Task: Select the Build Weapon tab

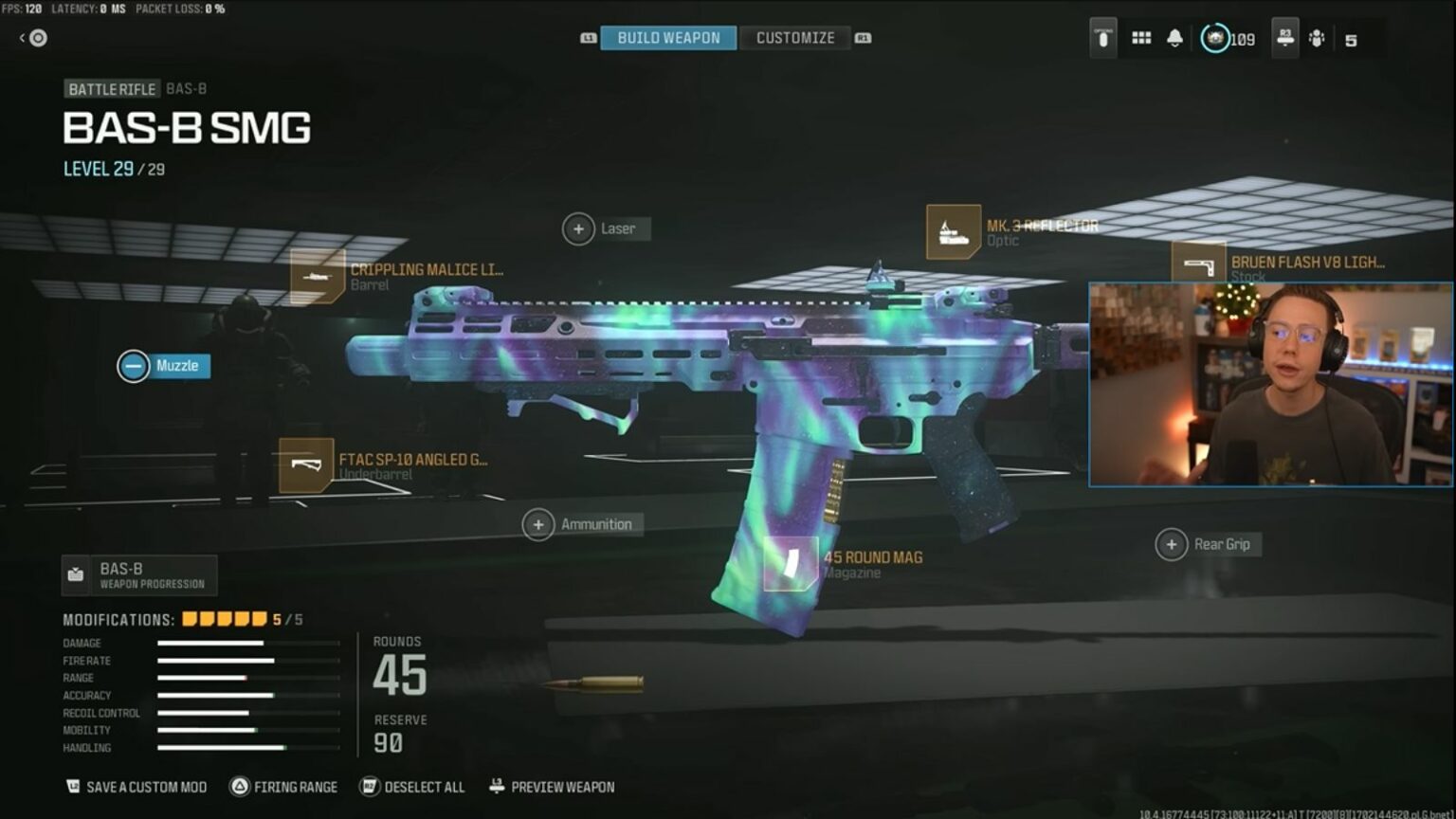Action: tap(666, 38)
